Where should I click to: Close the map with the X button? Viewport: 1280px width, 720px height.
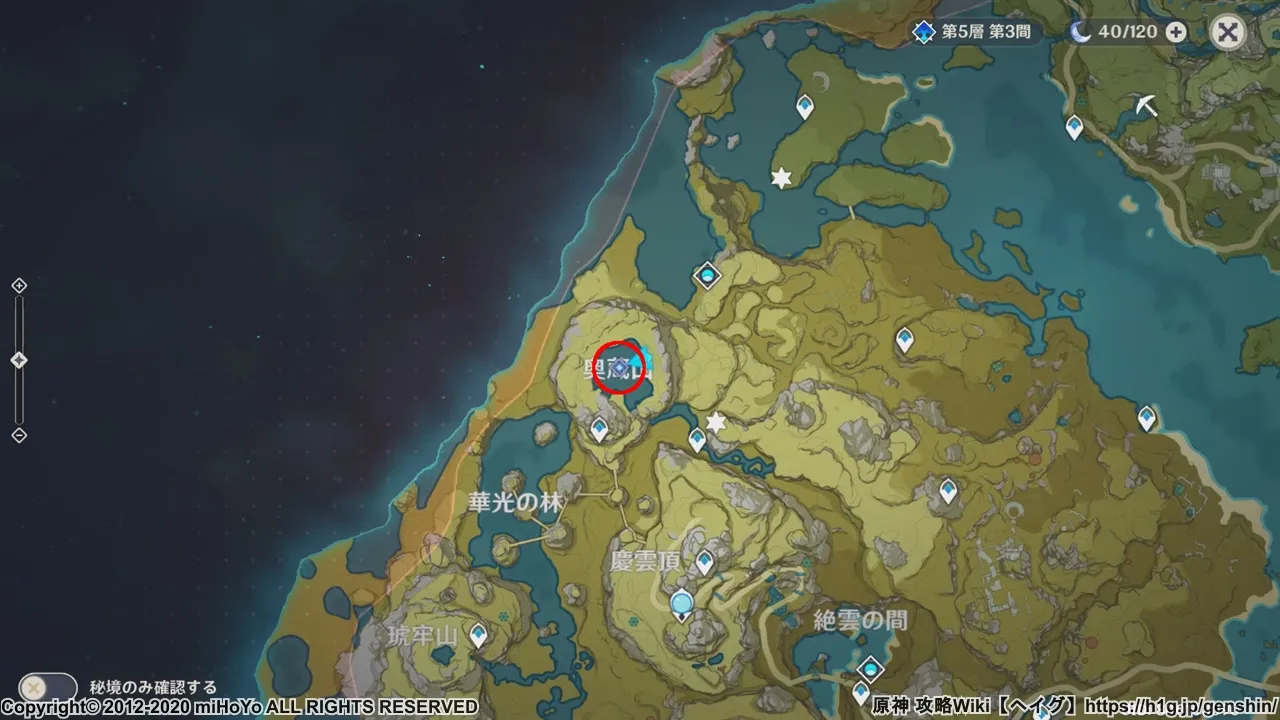click(1227, 31)
